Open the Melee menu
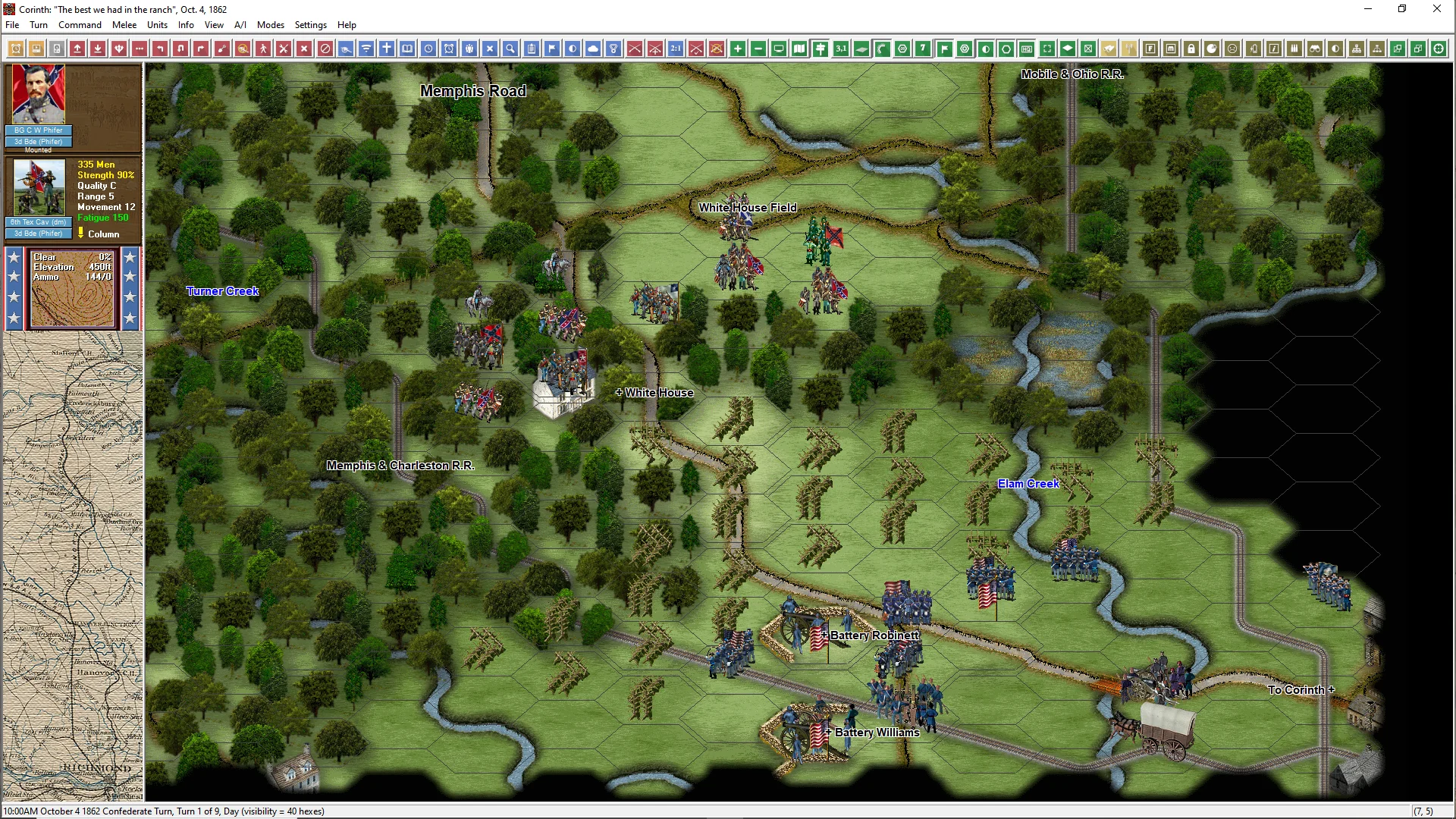Image resolution: width=1456 pixels, height=819 pixels. [x=124, y=25]
